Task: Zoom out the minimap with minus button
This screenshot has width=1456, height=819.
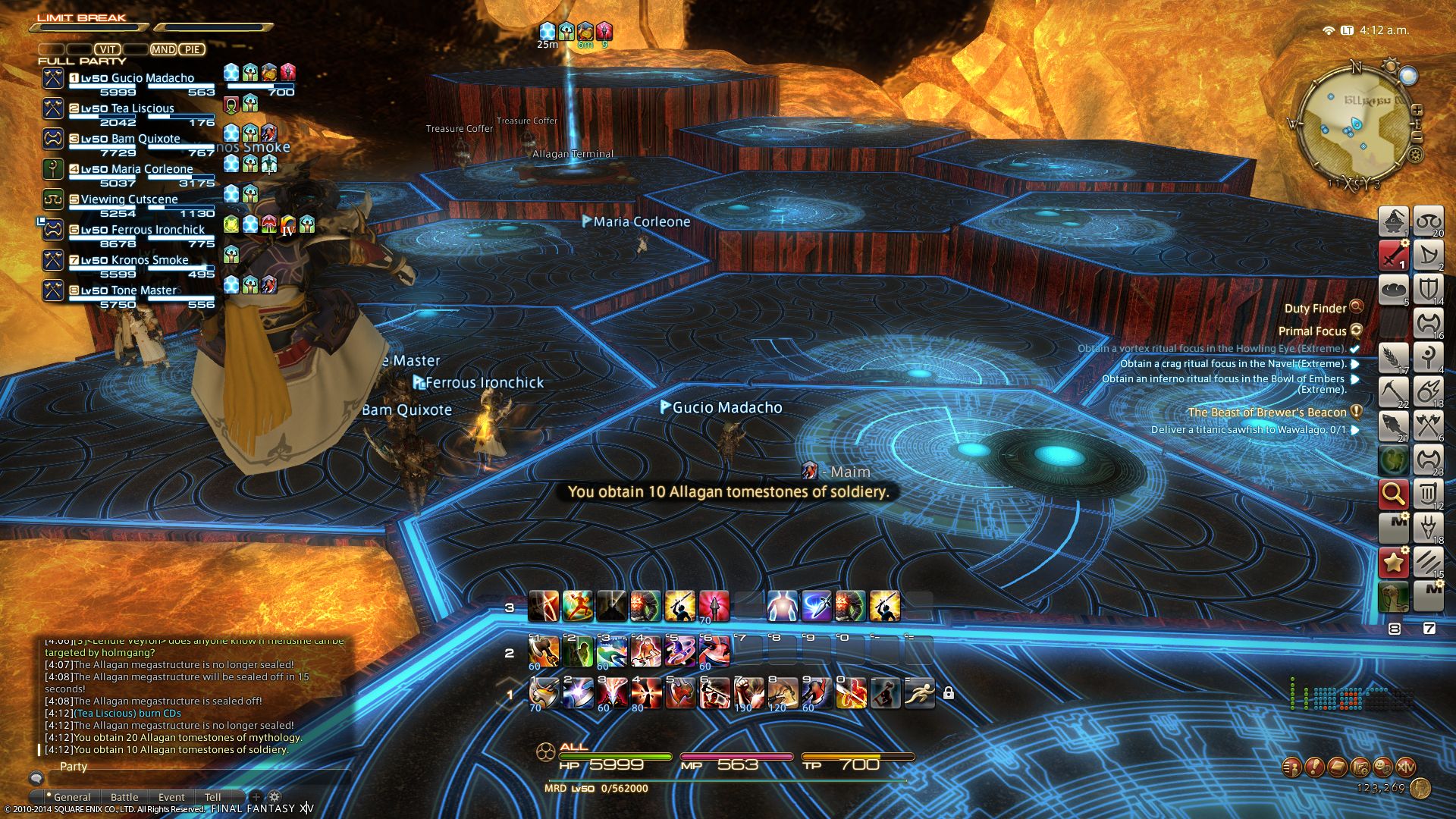Action: [x=1417, y=136]
